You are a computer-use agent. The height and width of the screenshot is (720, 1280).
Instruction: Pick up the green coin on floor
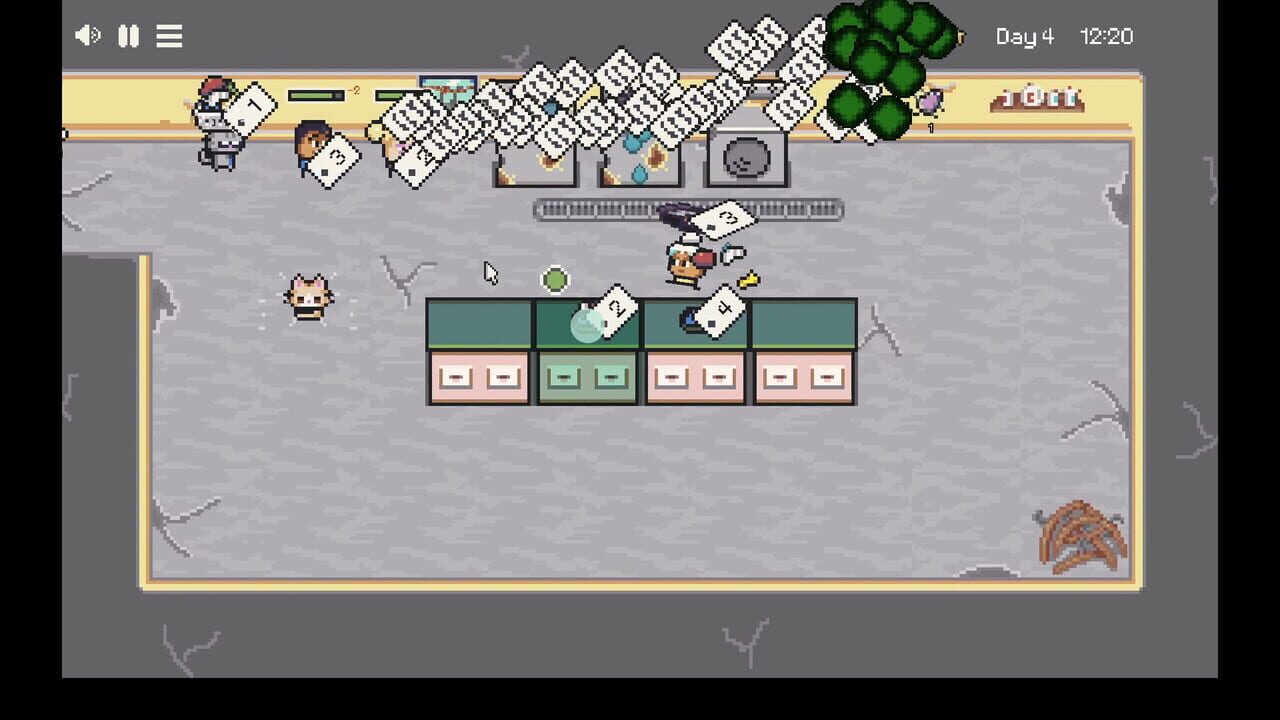pos(556,280)
